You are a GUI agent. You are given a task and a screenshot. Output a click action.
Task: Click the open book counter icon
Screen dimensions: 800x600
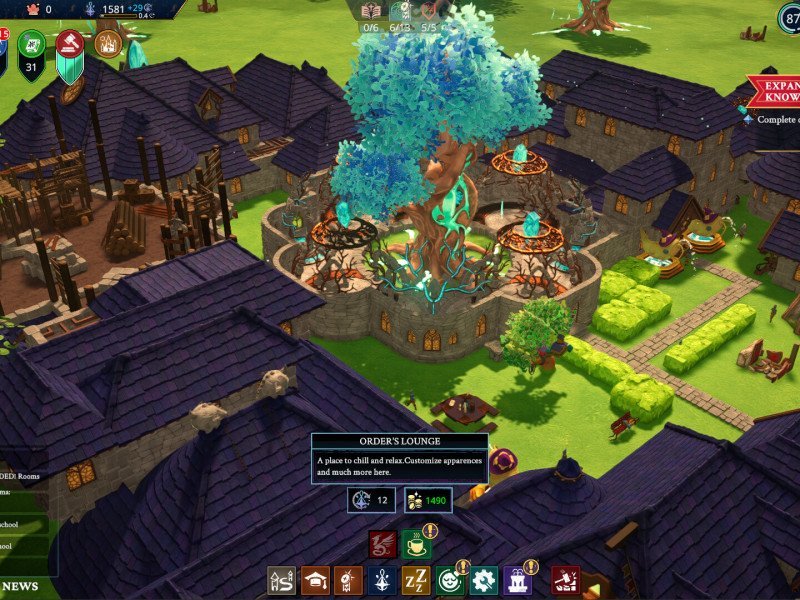tap(371, 11)
